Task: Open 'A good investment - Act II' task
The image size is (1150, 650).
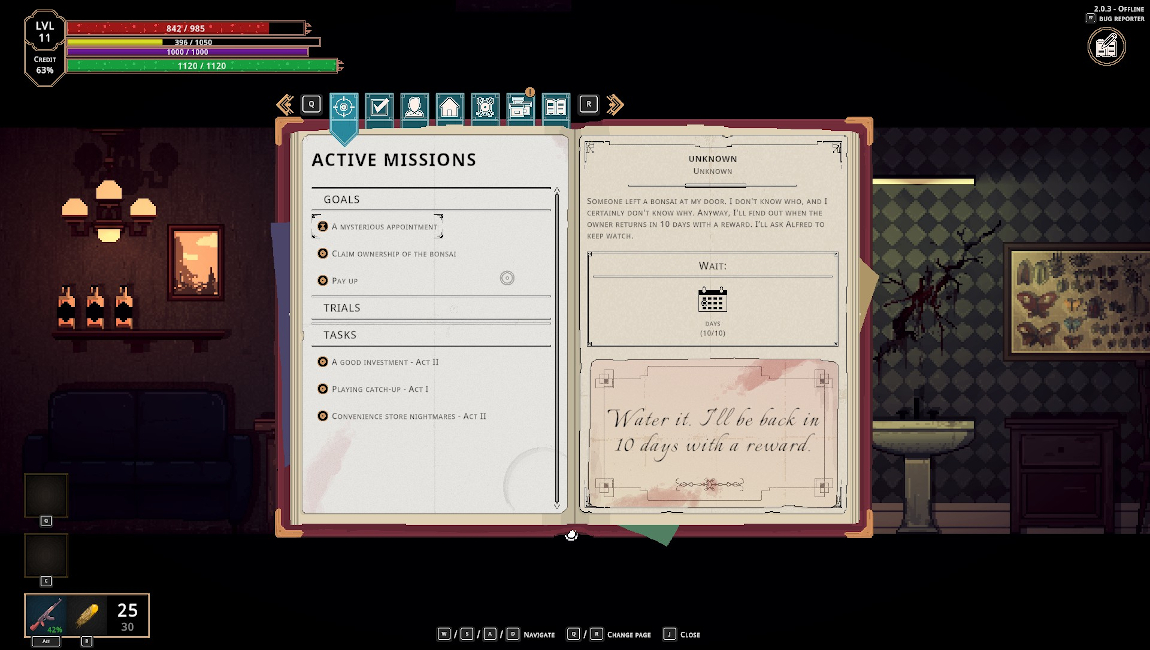Action: (385, 362)
